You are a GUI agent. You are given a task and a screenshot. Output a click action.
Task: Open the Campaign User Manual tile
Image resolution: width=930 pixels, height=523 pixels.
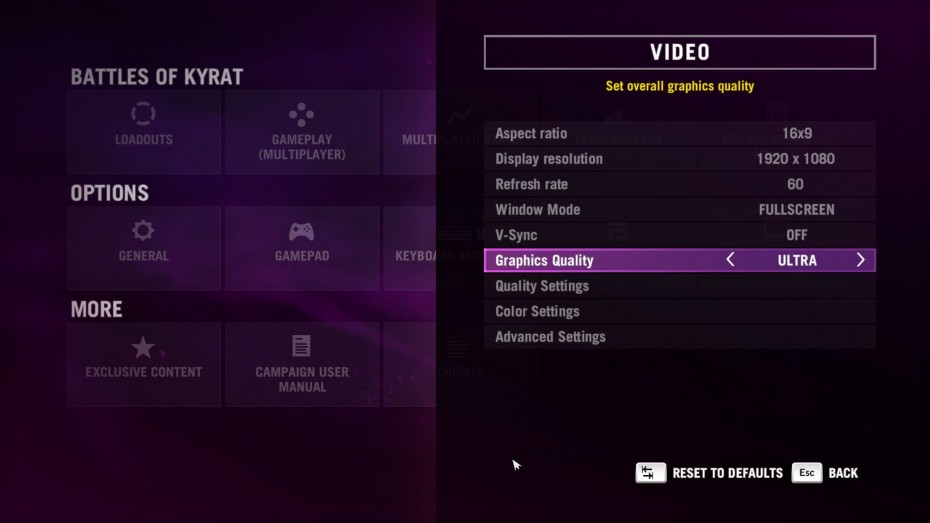coord(301,363)
